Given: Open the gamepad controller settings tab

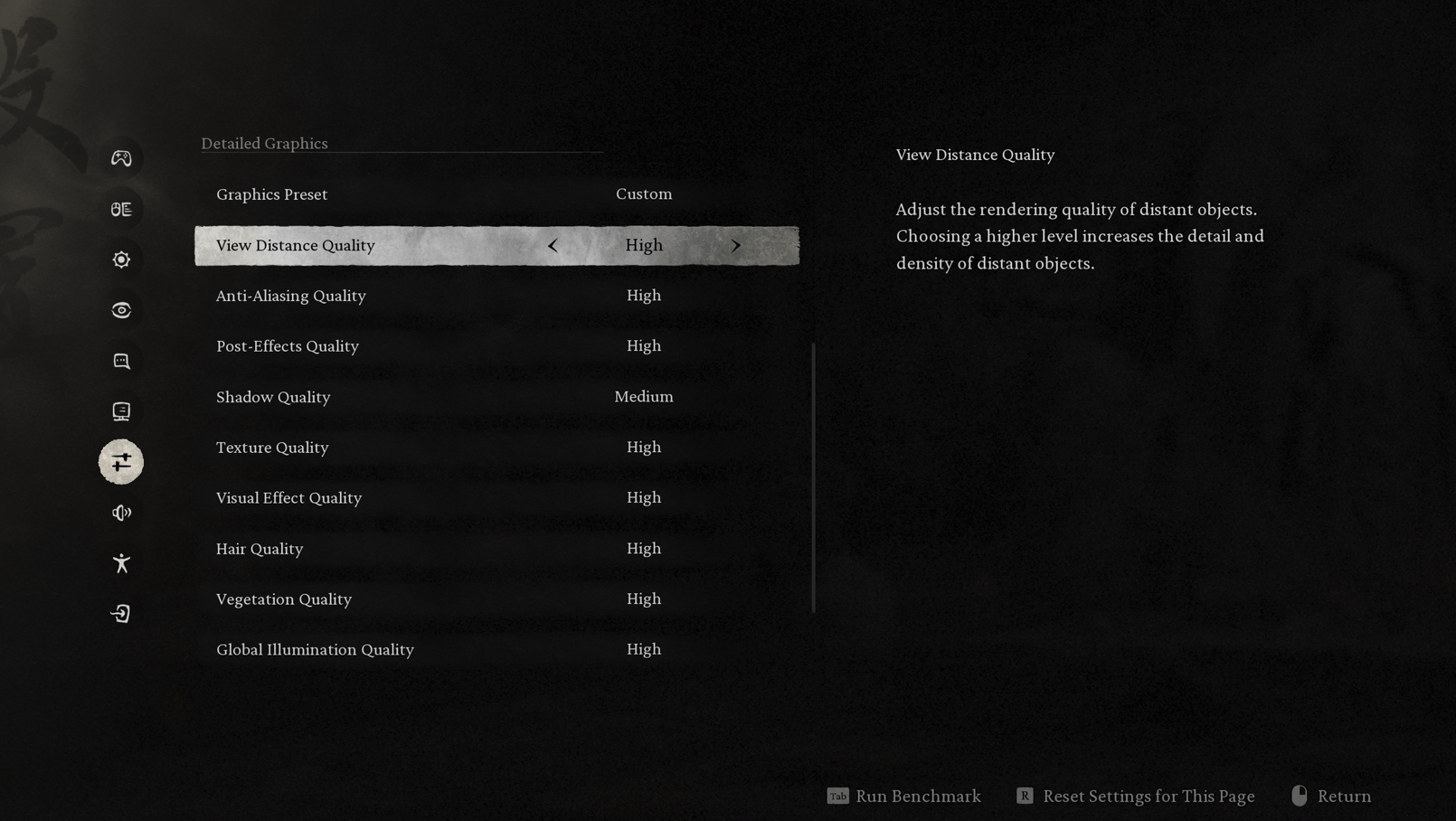Looking at the screenshot, I should [121, 158].
